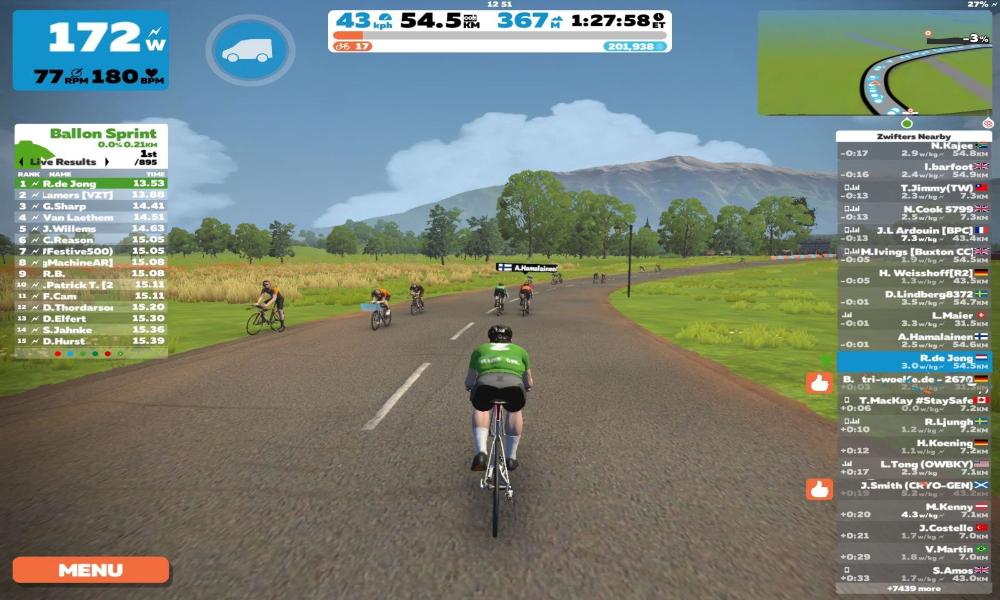Open the orange MENU button
1000x600 pixels.
tap(90, 570)
